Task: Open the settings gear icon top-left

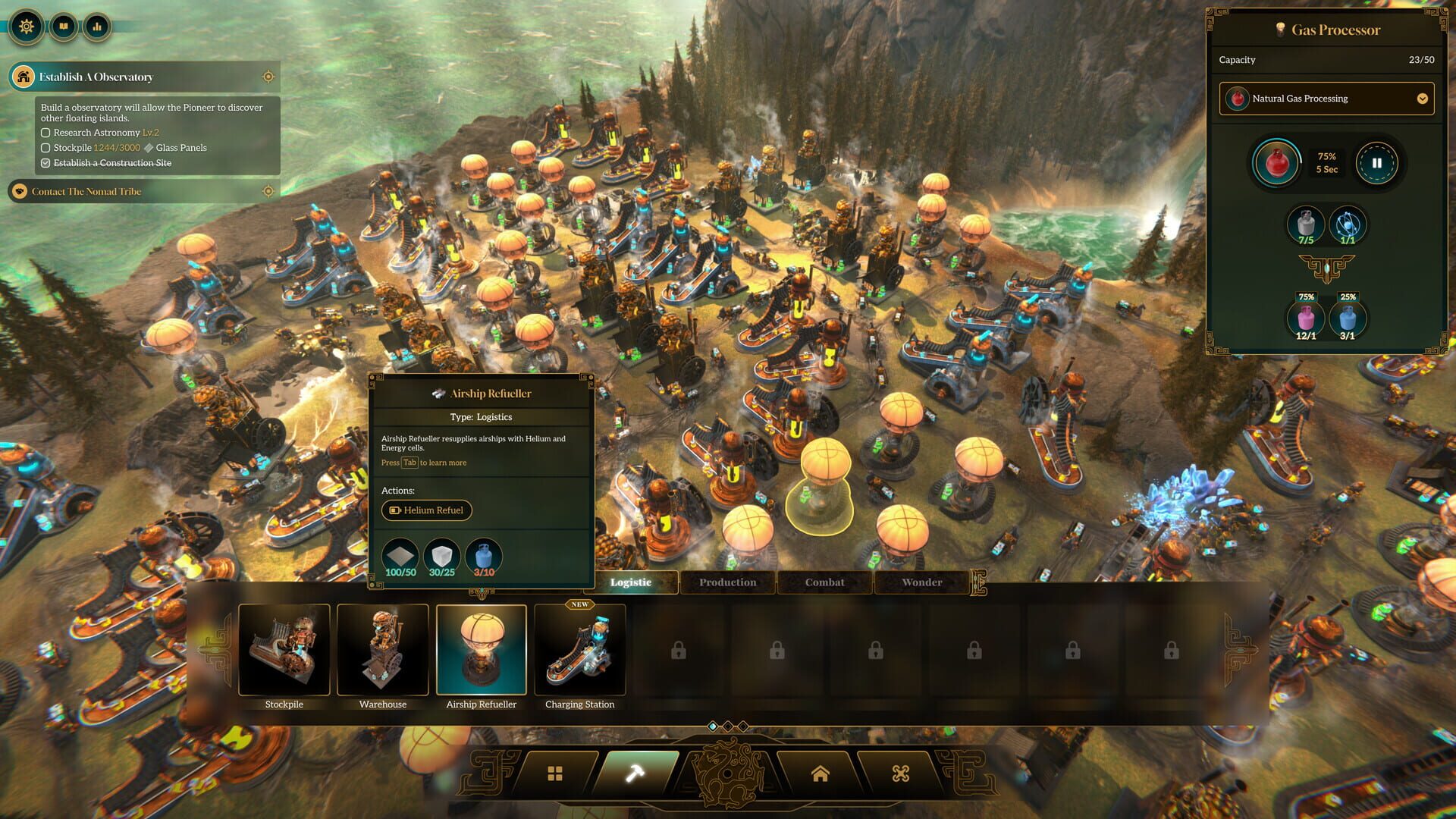Action: pyautogui.click(x=27, y=27)
